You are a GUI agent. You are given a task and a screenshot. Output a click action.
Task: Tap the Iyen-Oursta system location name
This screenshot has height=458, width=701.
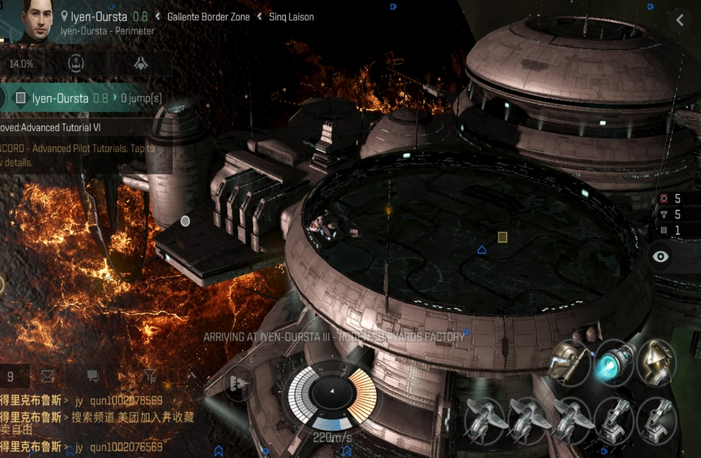(x=98, y=17)
